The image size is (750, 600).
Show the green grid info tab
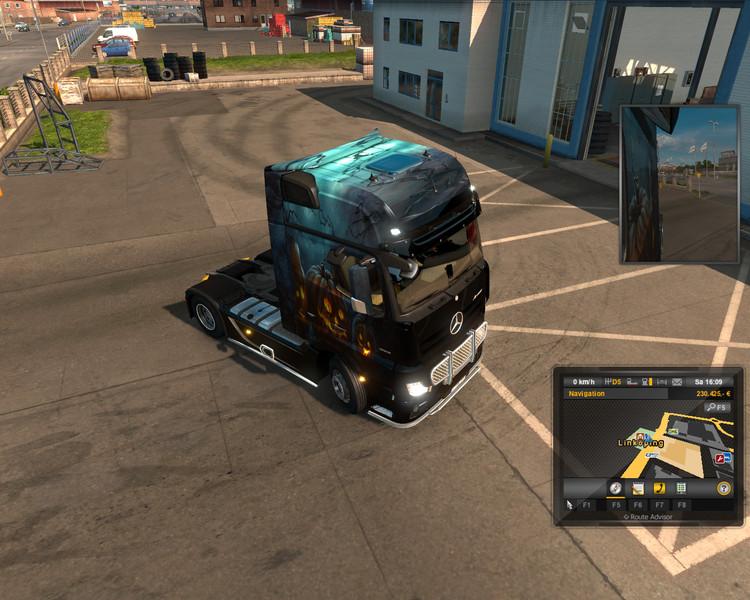tap(682, 488)
